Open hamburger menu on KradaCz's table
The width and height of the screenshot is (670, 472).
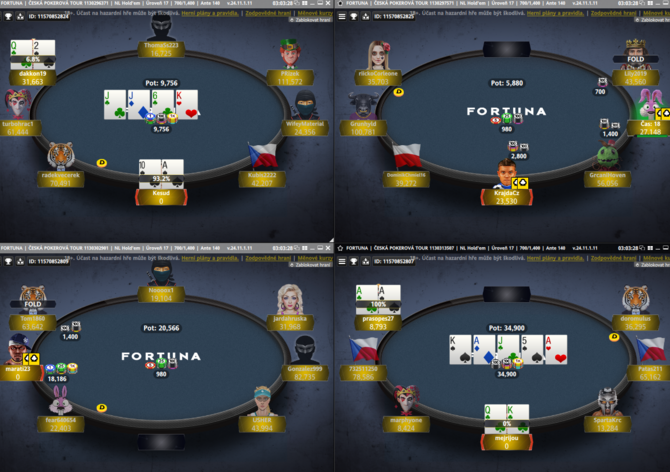[x=341, y=16]
